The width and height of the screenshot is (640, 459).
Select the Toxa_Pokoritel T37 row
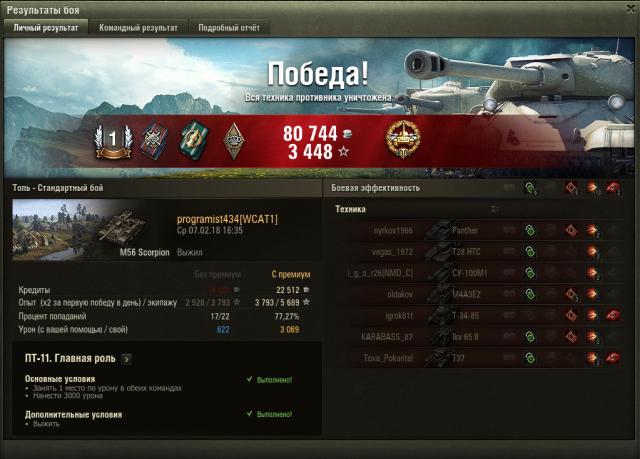480,359
